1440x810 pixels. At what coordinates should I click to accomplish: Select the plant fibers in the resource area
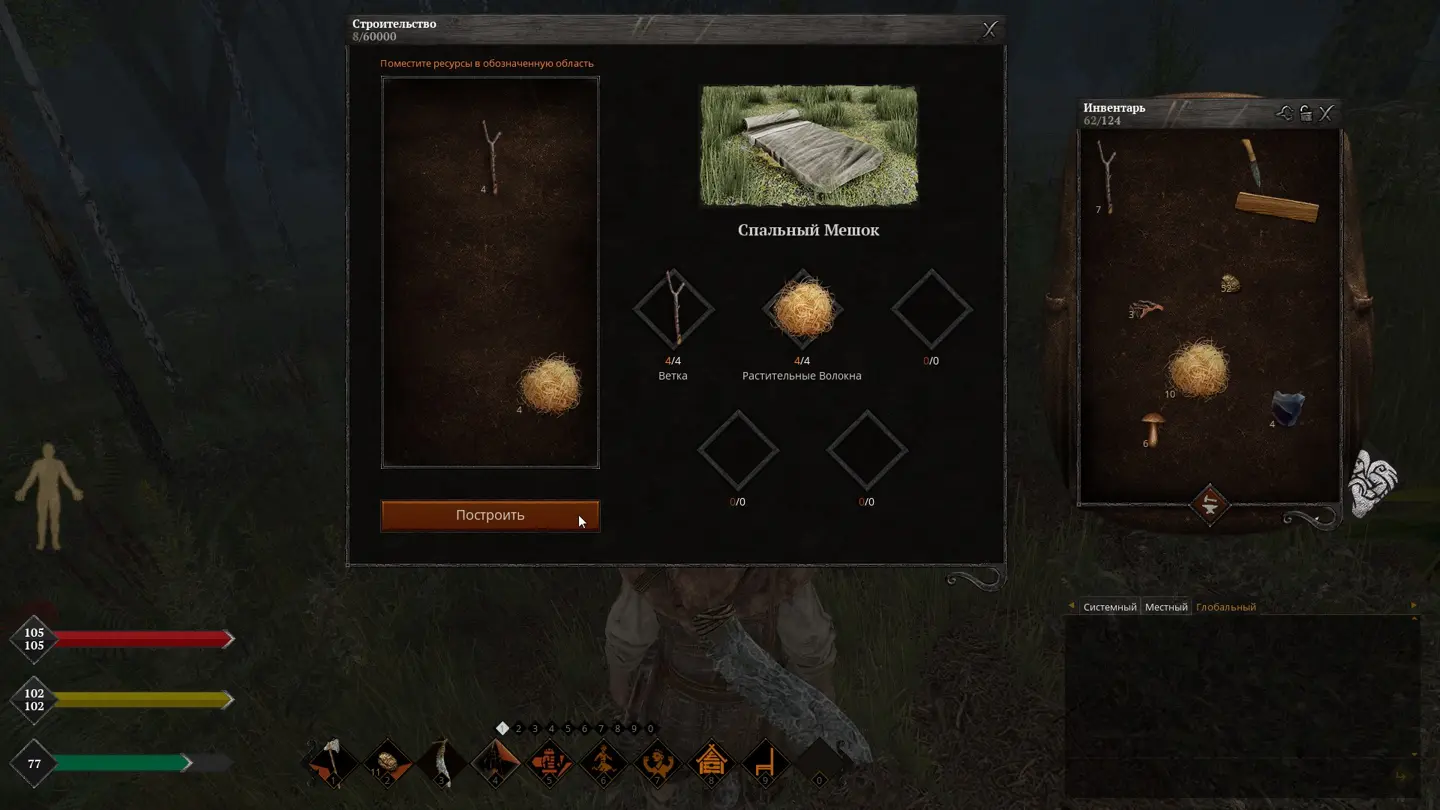tap(549, 386)
